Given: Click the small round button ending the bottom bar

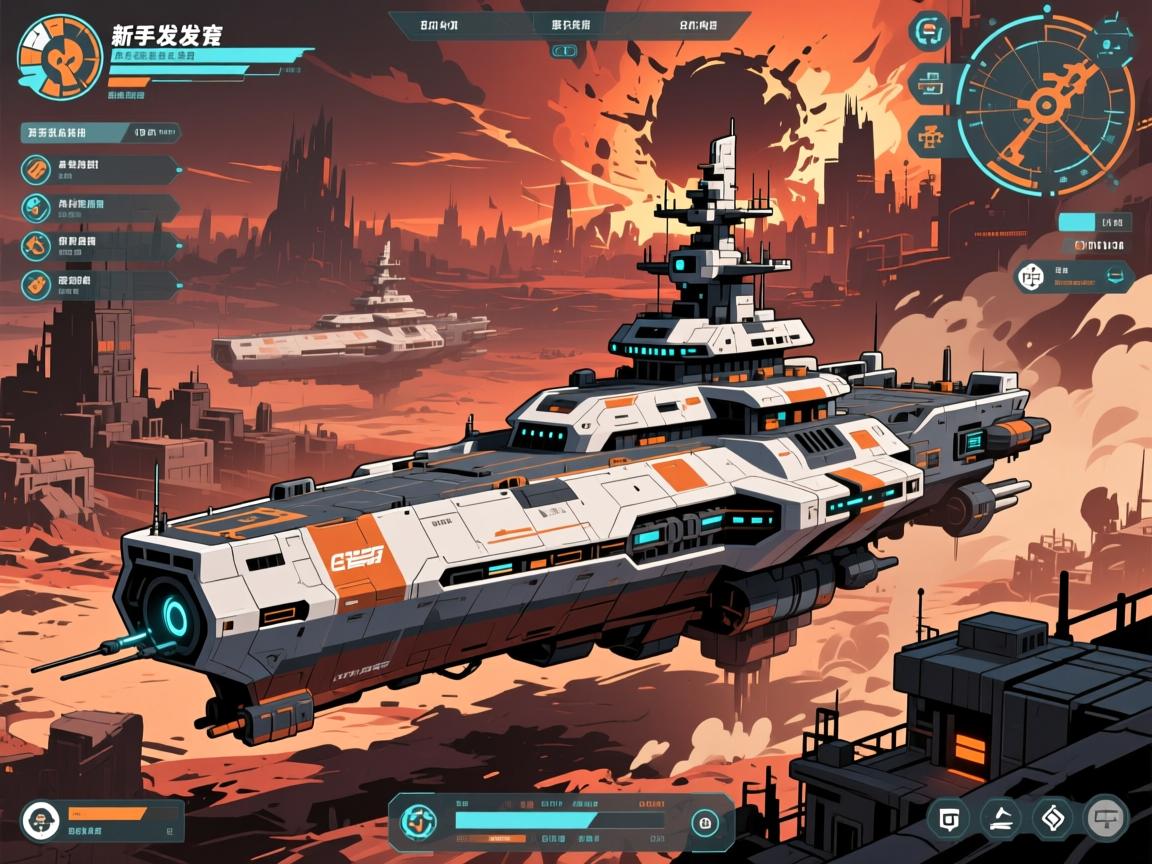Looking at the screenshot, I should click(706, 823).
